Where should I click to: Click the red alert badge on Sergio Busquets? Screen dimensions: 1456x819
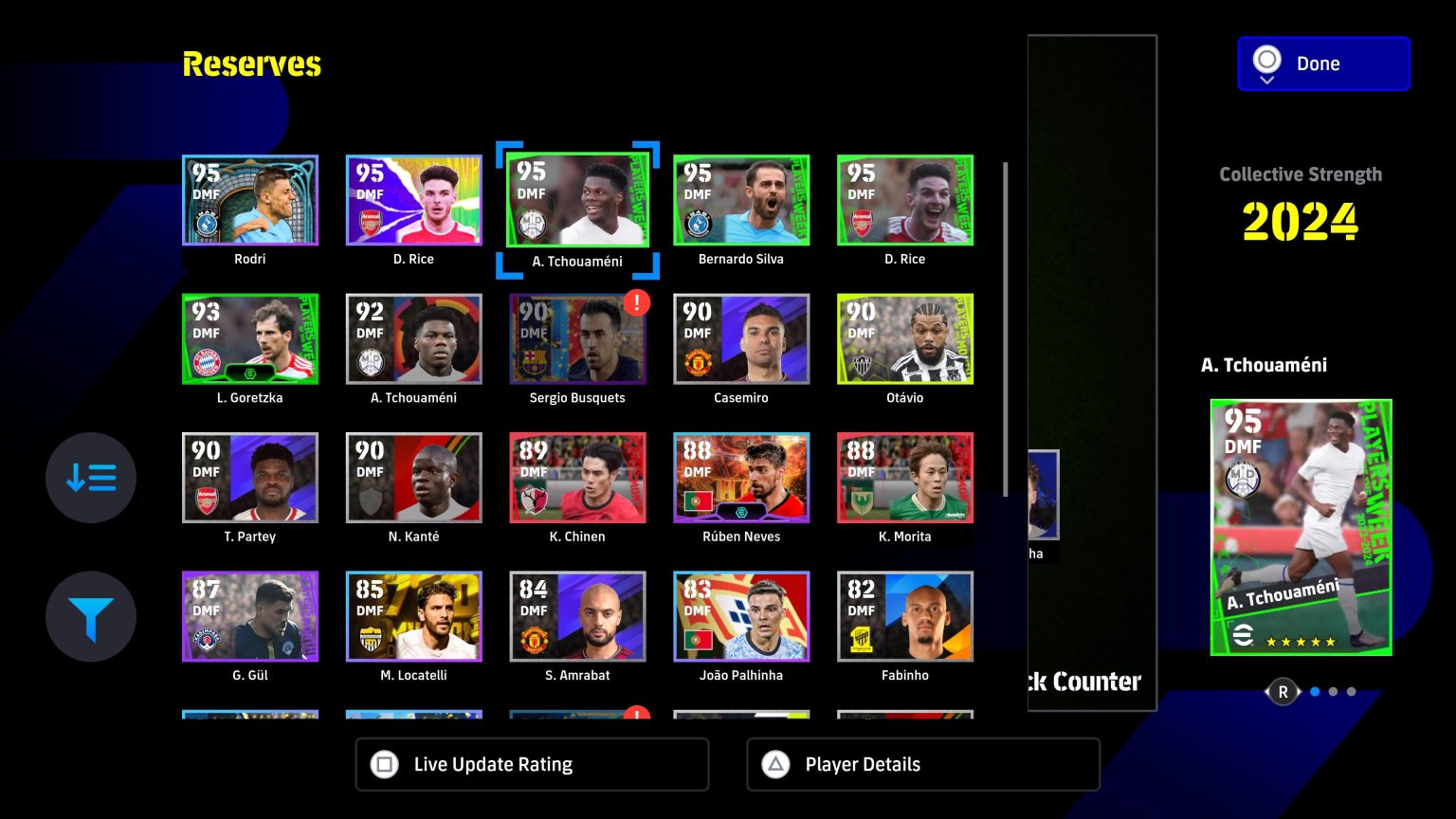pyautogui.click(x=636, y=302)
